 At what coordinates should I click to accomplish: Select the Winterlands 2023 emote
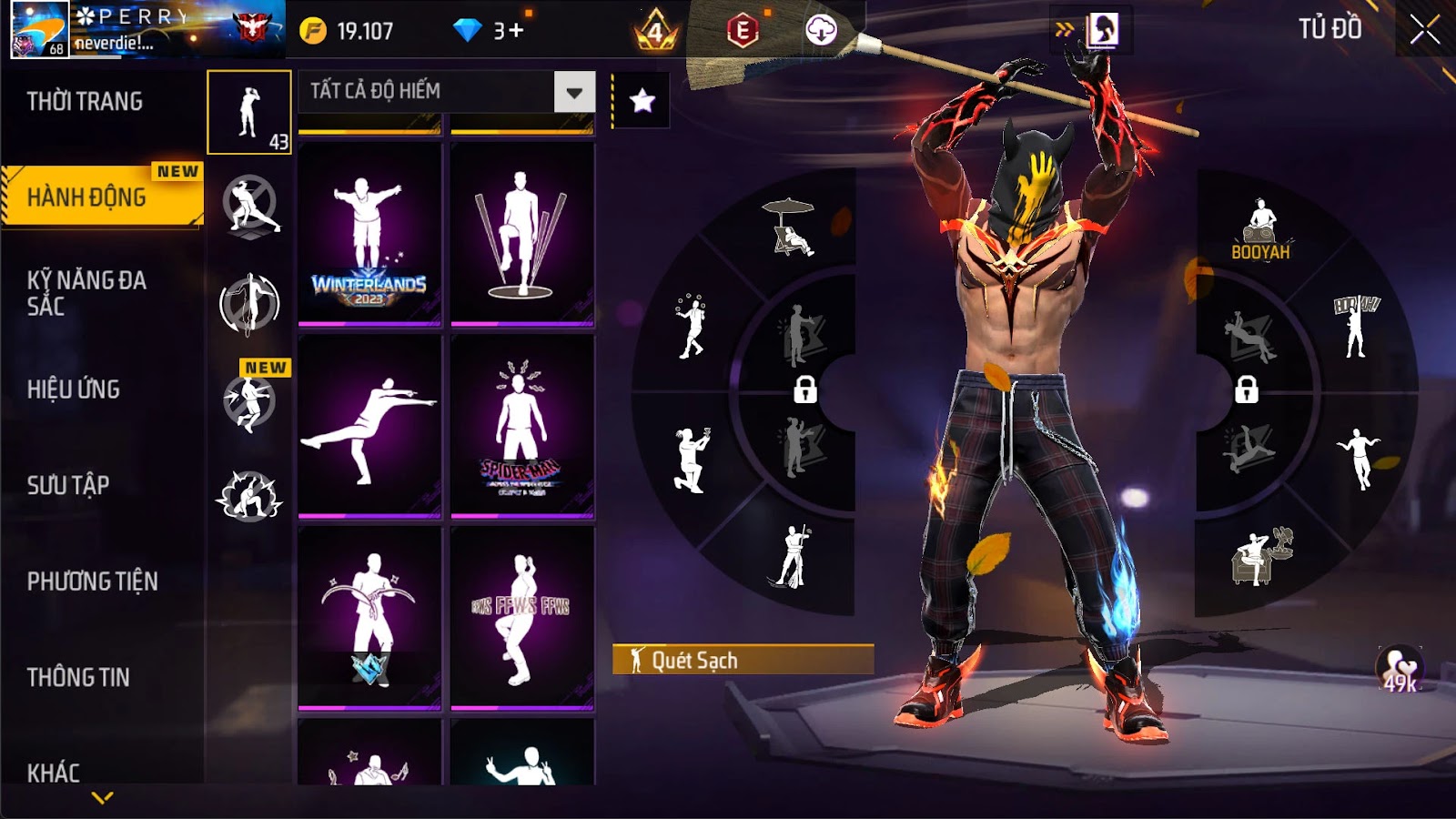[369, 234]
